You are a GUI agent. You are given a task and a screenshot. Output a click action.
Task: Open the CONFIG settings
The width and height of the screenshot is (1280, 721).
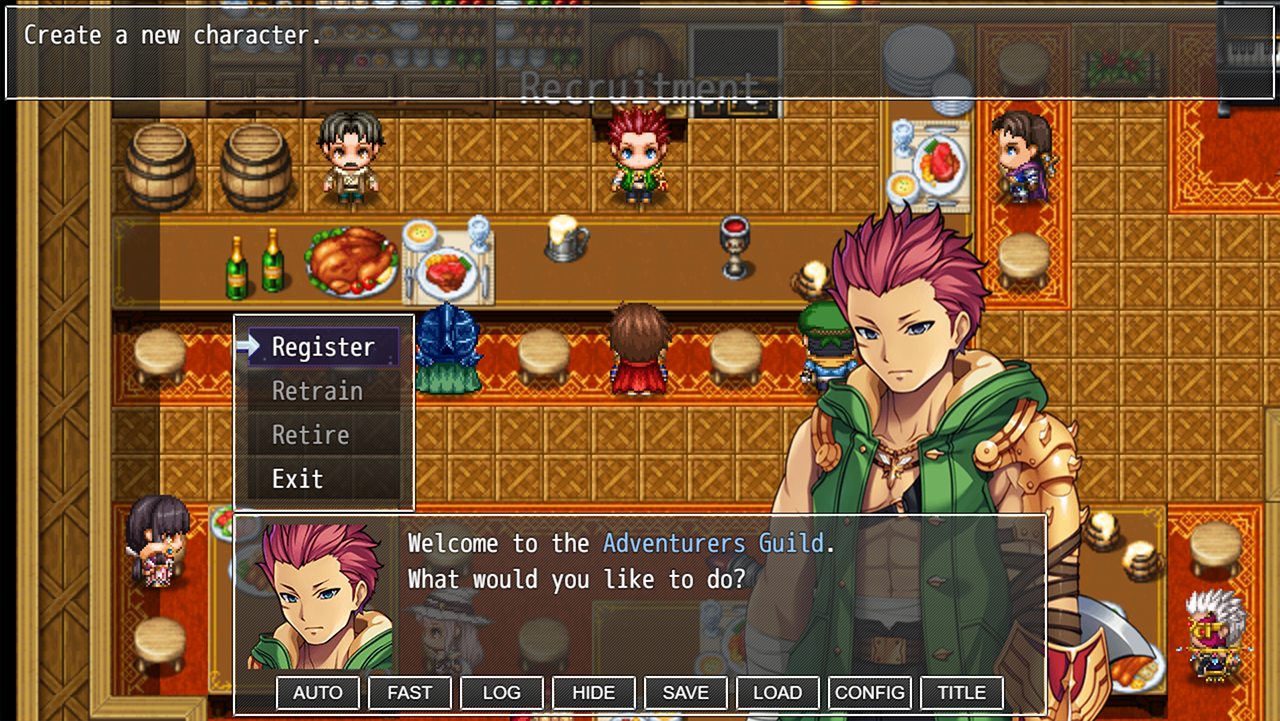870,692
